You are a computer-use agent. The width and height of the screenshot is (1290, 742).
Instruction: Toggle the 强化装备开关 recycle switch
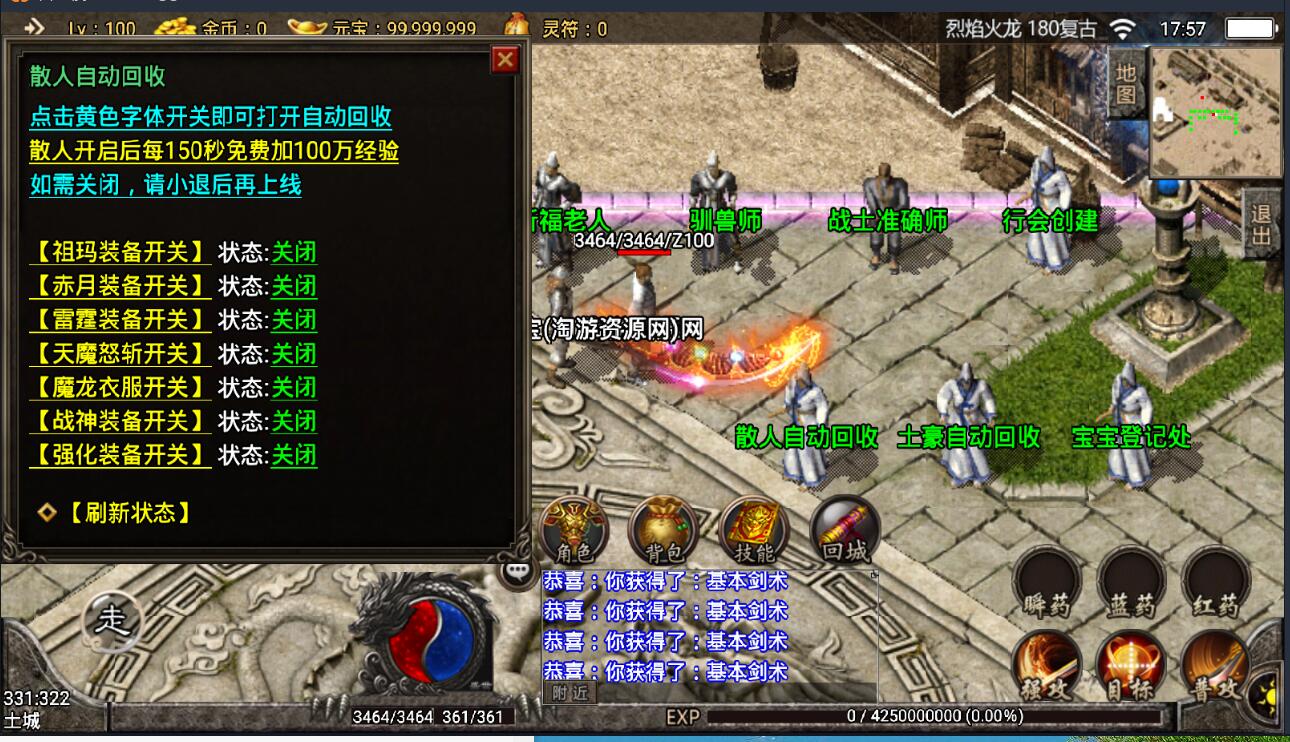pyautogui.click(x=120, y=455)
